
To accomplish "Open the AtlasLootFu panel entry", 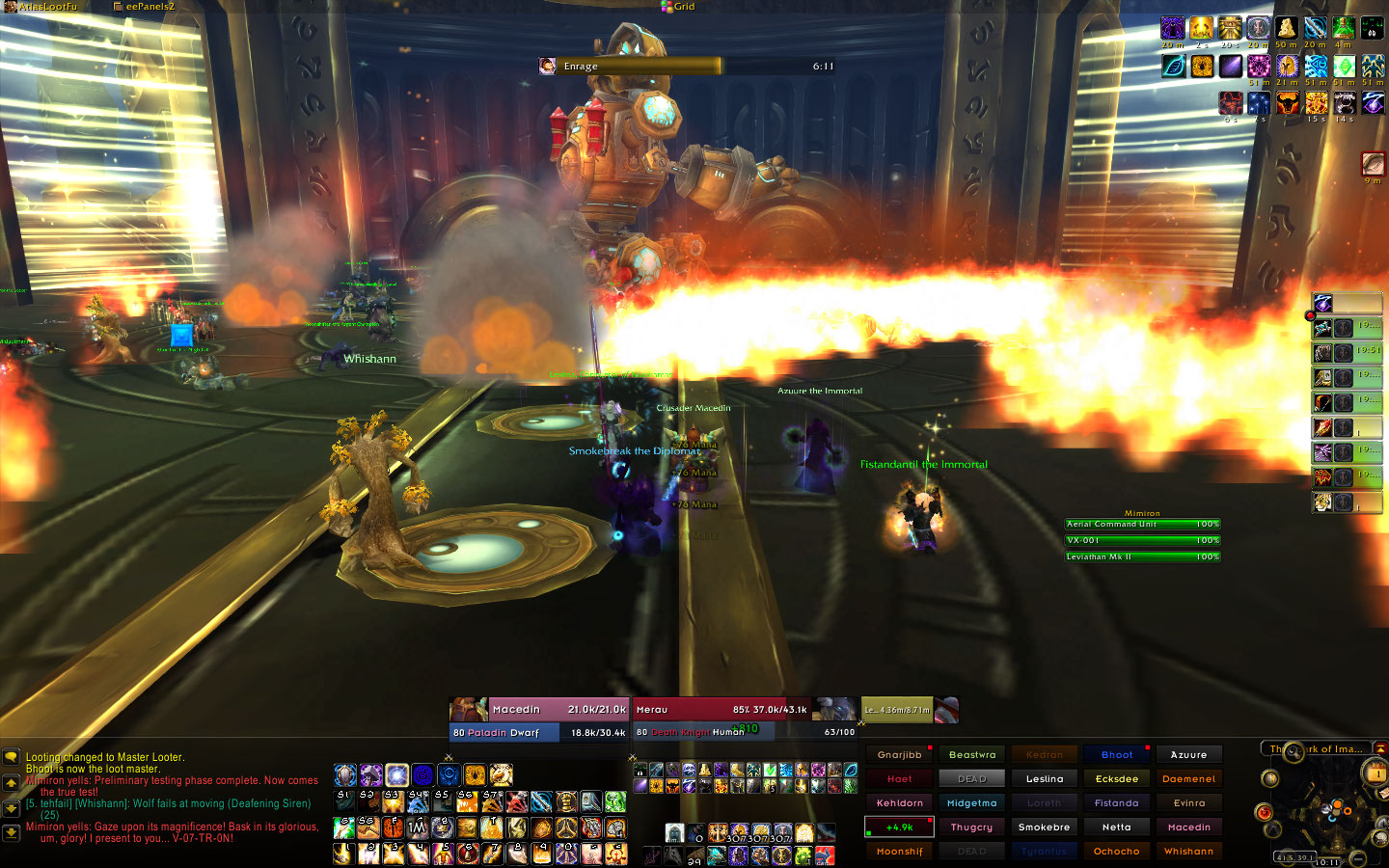I will point(46,7).
